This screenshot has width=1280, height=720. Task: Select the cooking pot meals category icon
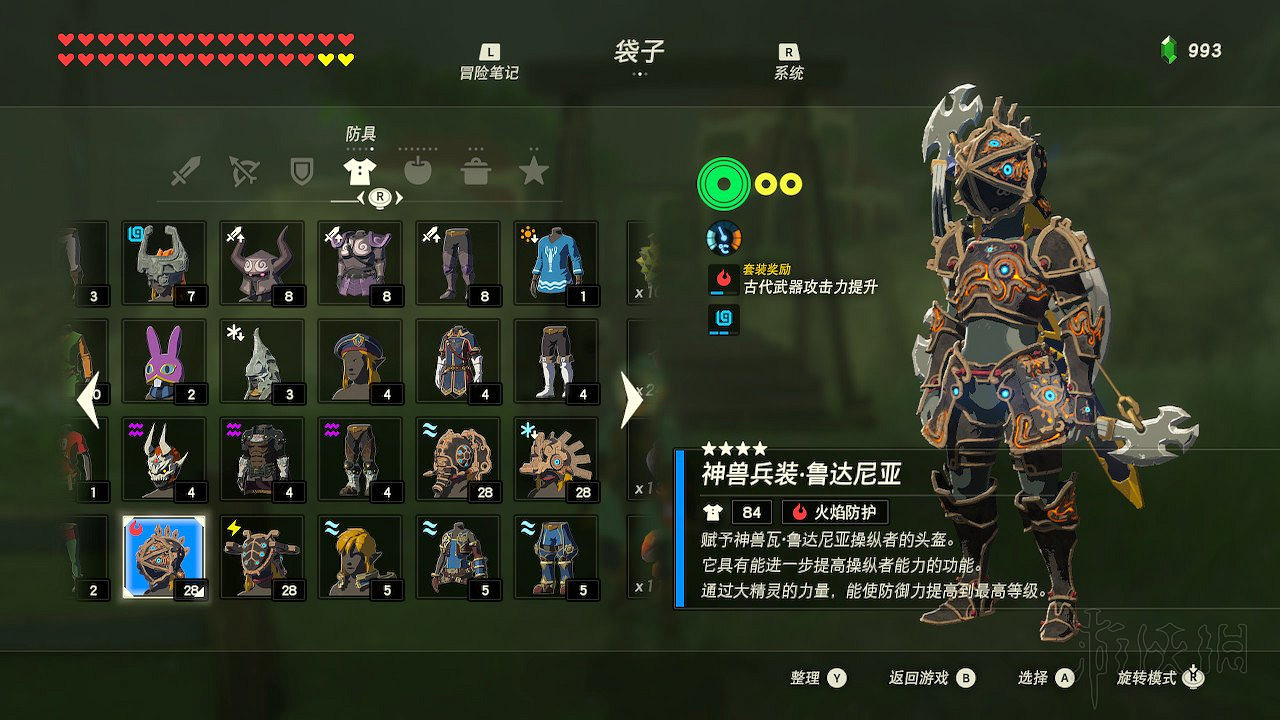[x=478, y=170]
